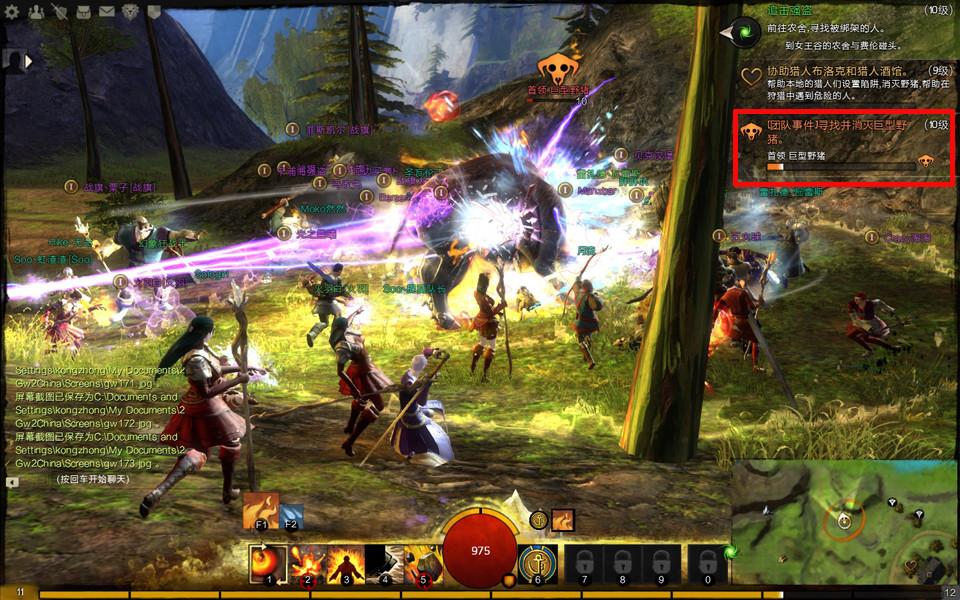960x600 pixels.
Task: Open the contacts and friends panel
Action: pyautogui.click(x=36, y=12)
